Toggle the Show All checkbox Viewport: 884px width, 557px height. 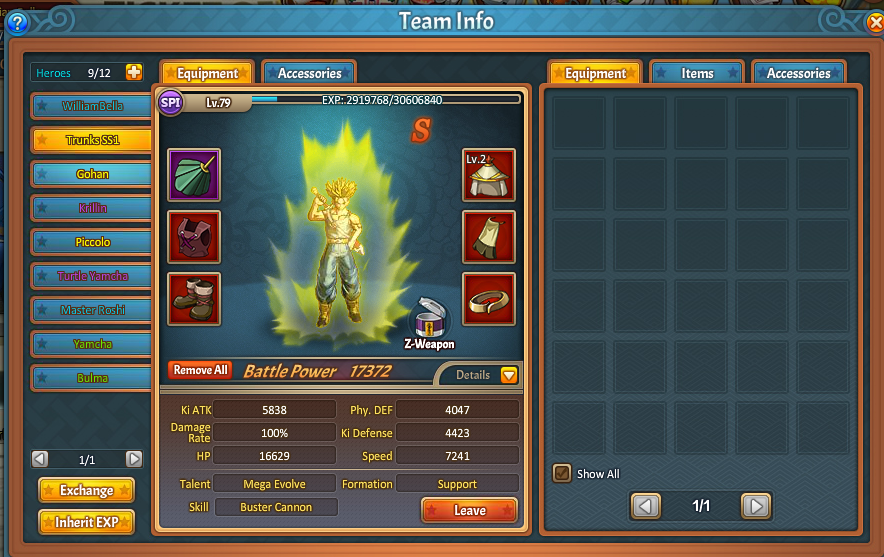(562, 474)
